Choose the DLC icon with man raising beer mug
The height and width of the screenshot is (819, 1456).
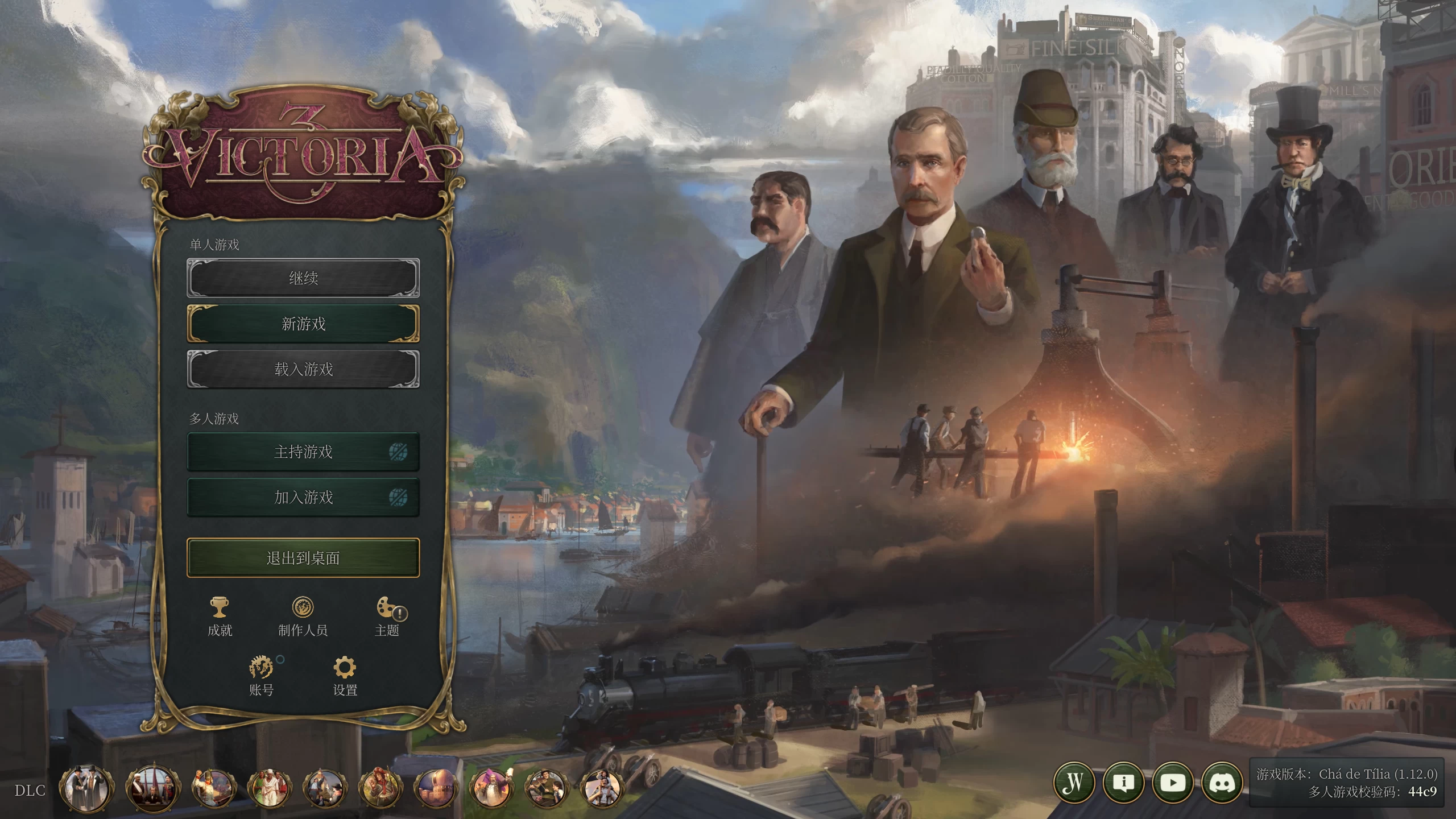491,789
